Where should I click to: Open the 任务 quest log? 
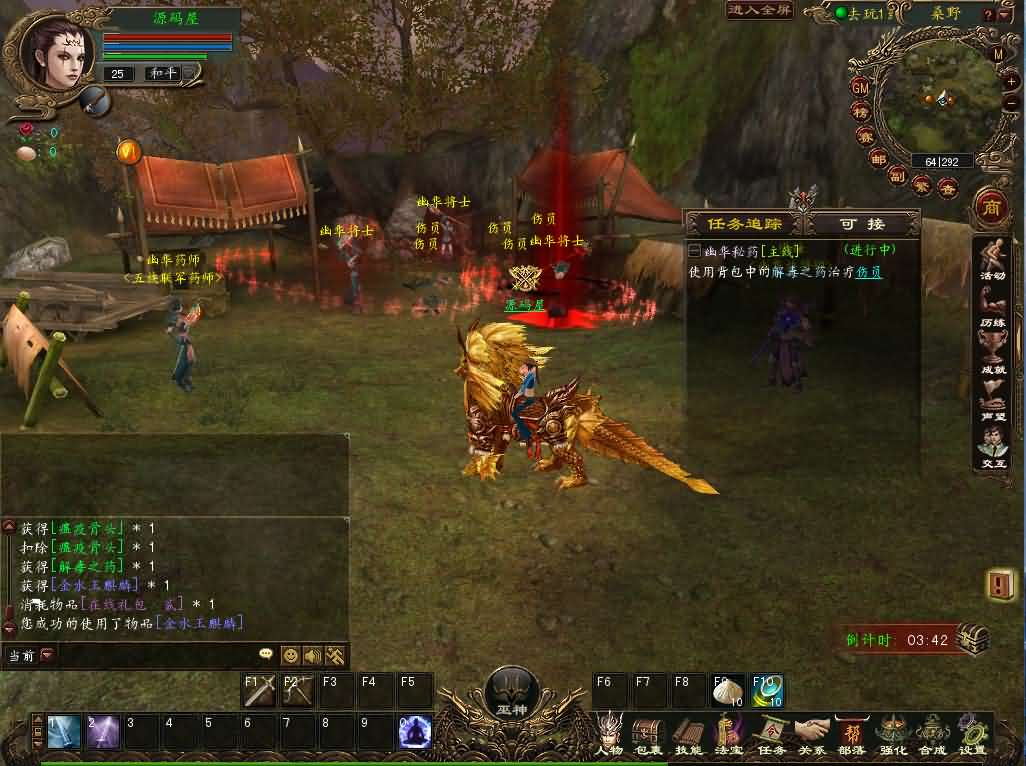click(771, 733)
